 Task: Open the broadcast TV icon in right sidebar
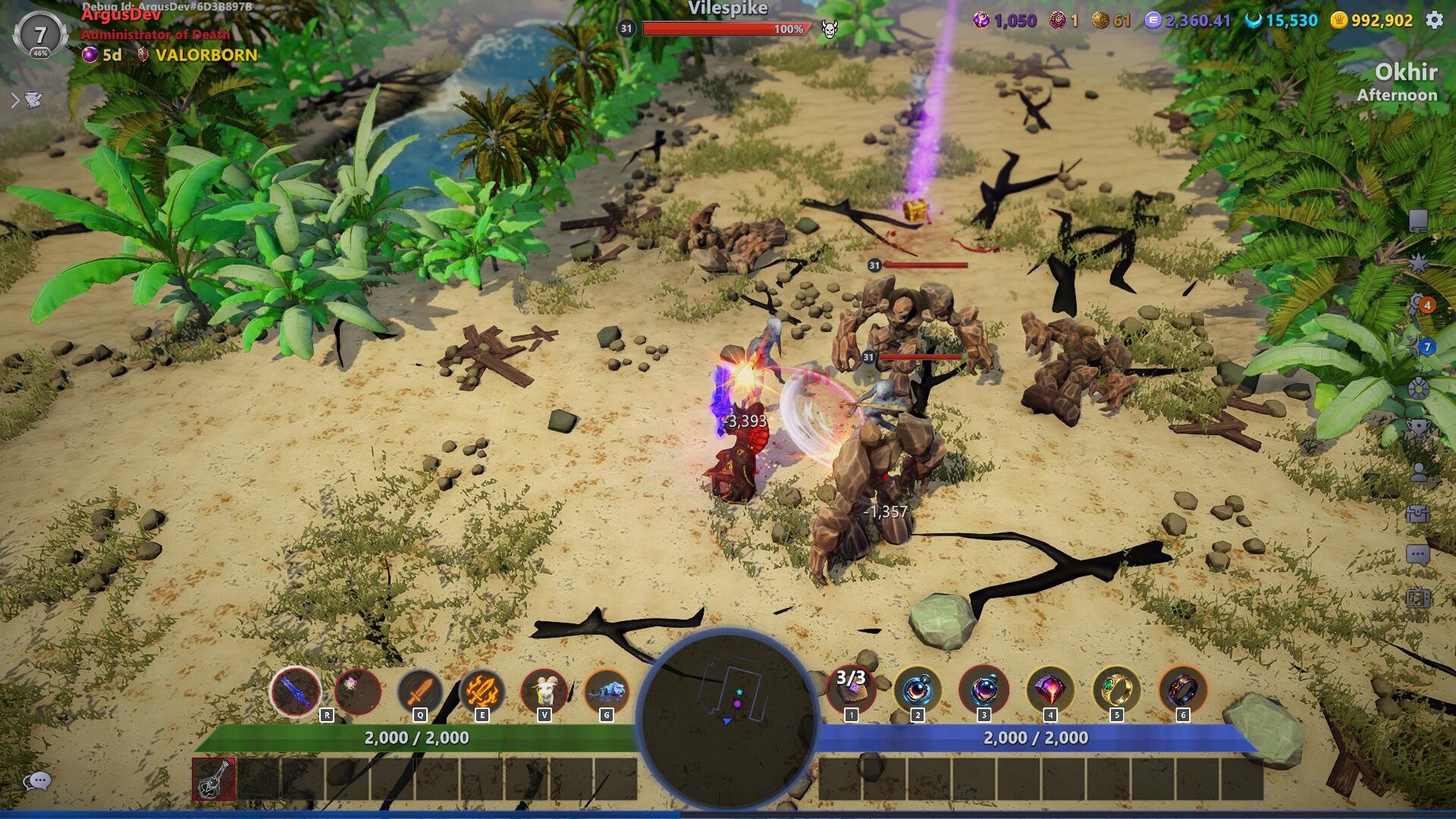(1418, 598)
